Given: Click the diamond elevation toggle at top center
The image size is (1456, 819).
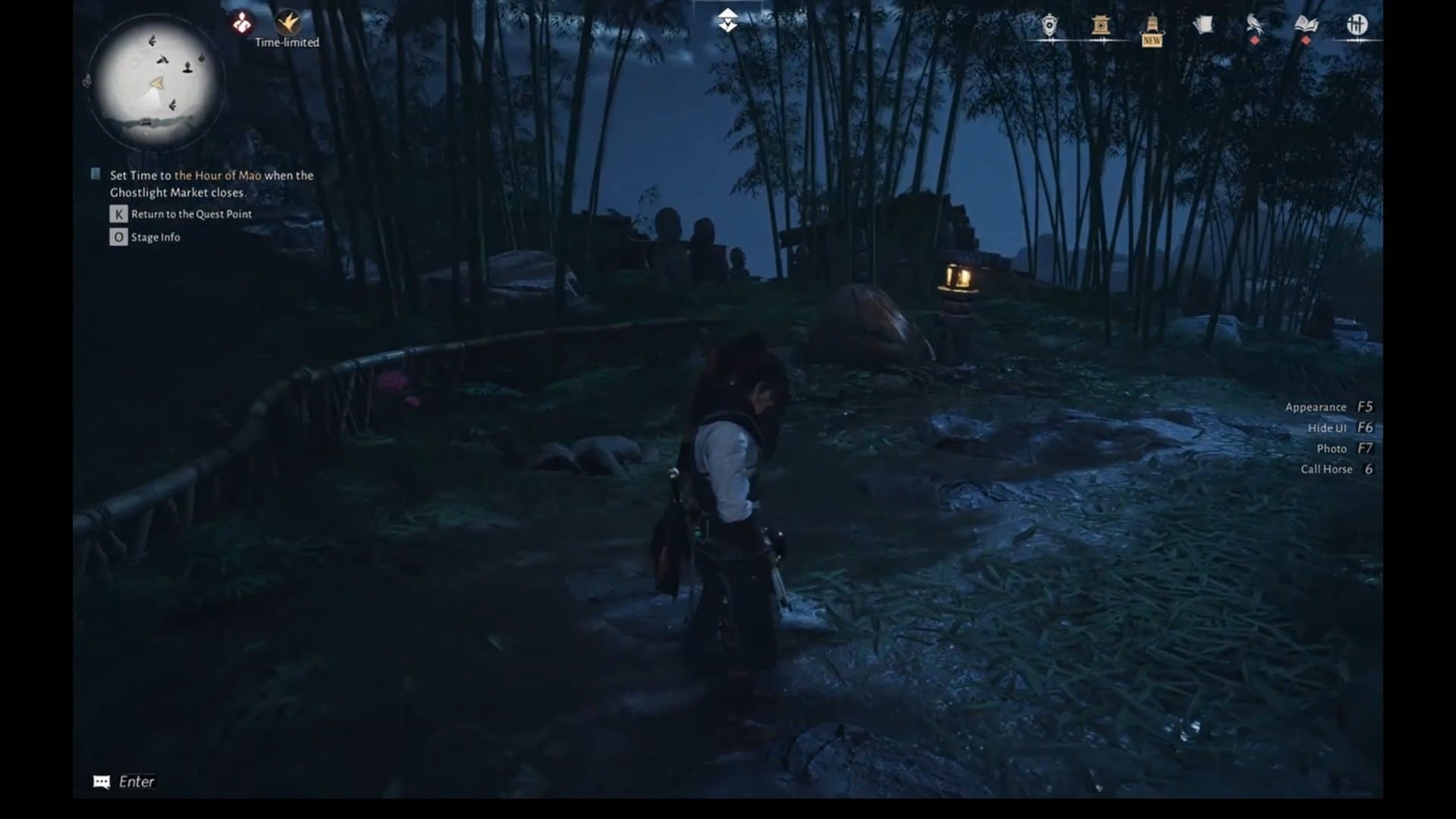Looking at the screenshot, I should point(728,20).
